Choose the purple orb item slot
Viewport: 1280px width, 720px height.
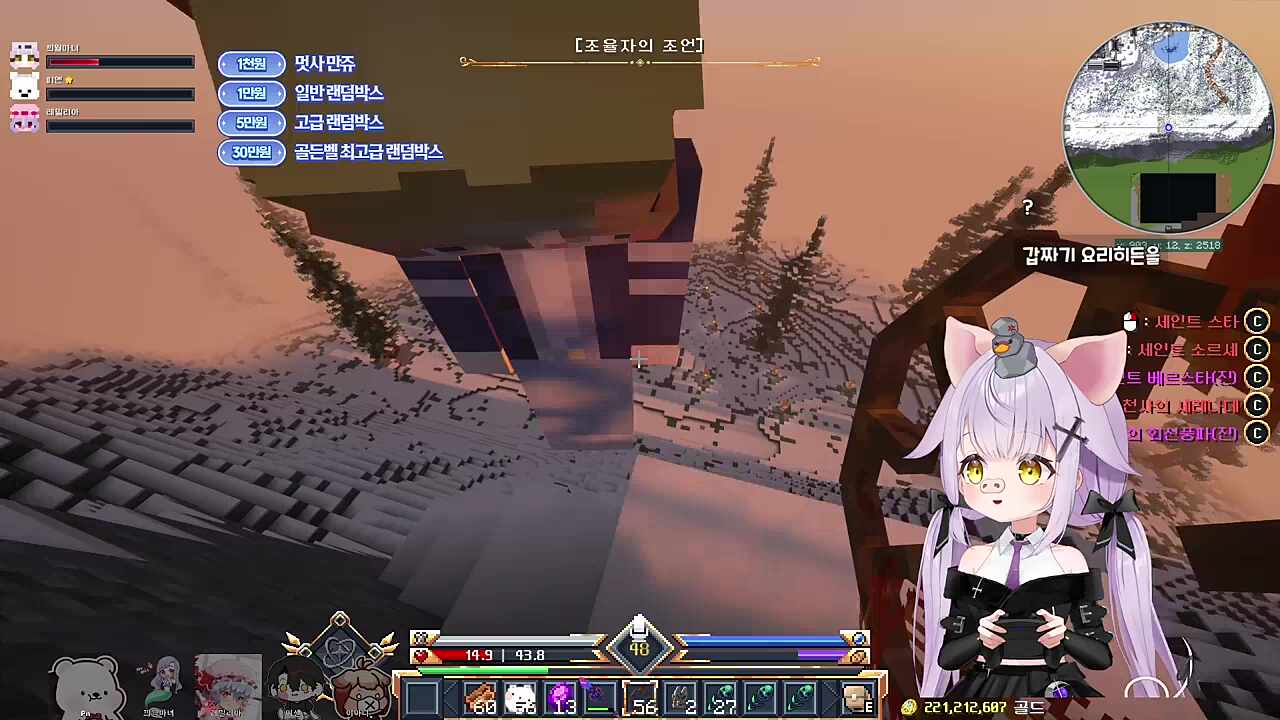561,698
